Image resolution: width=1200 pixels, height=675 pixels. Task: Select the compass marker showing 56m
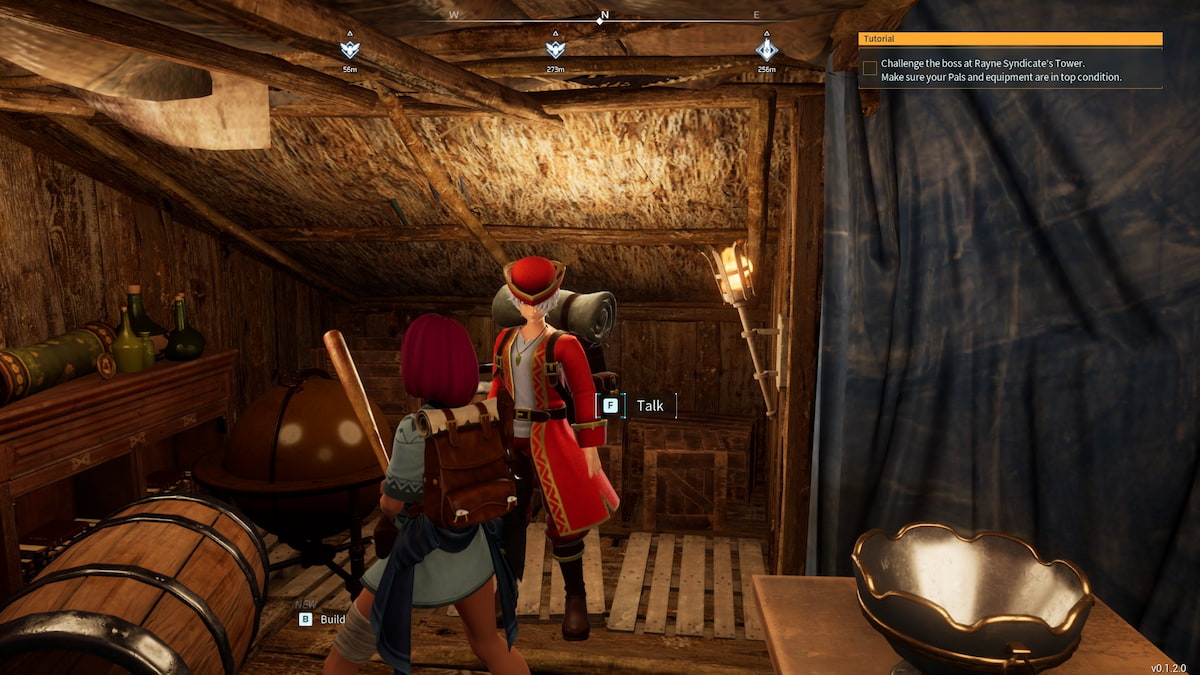[349, 49]
